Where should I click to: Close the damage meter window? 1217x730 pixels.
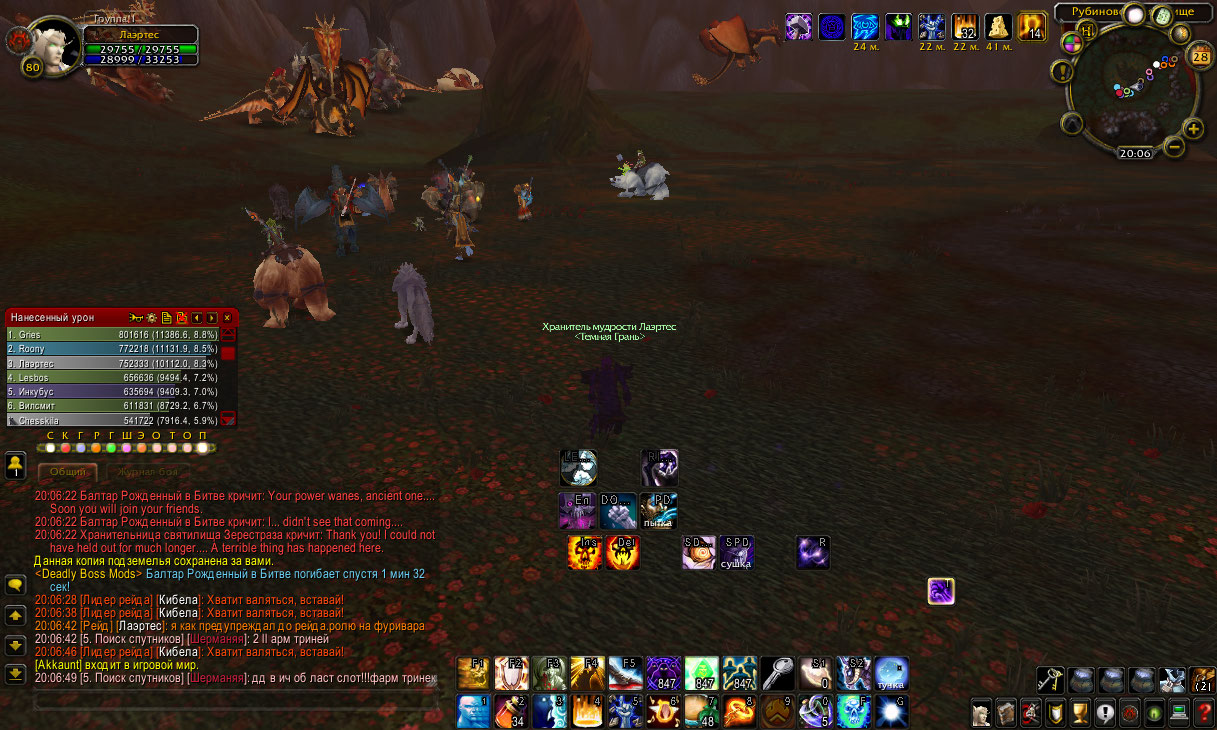point(227,318)
